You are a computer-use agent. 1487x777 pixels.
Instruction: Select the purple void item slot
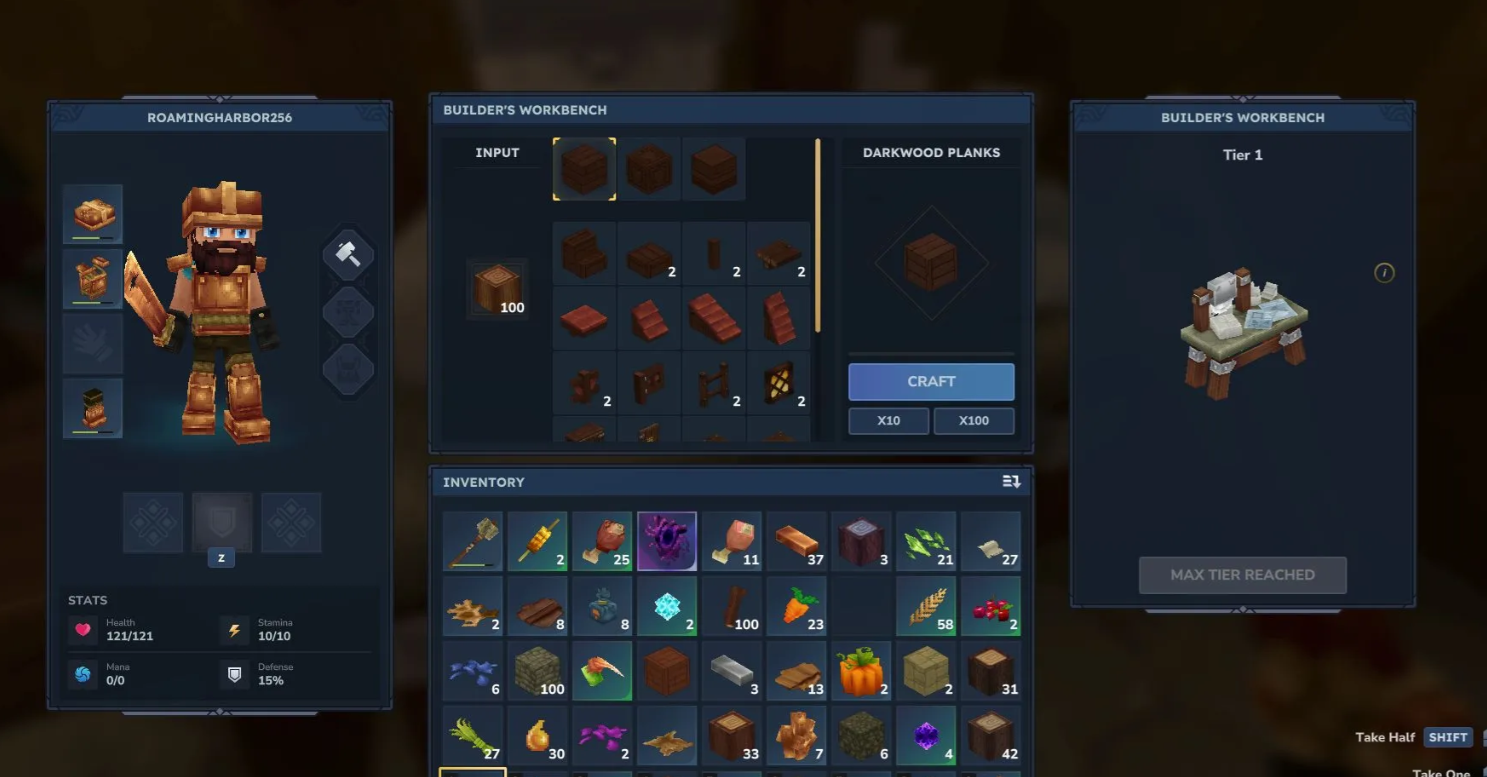(x=667, y=541)
